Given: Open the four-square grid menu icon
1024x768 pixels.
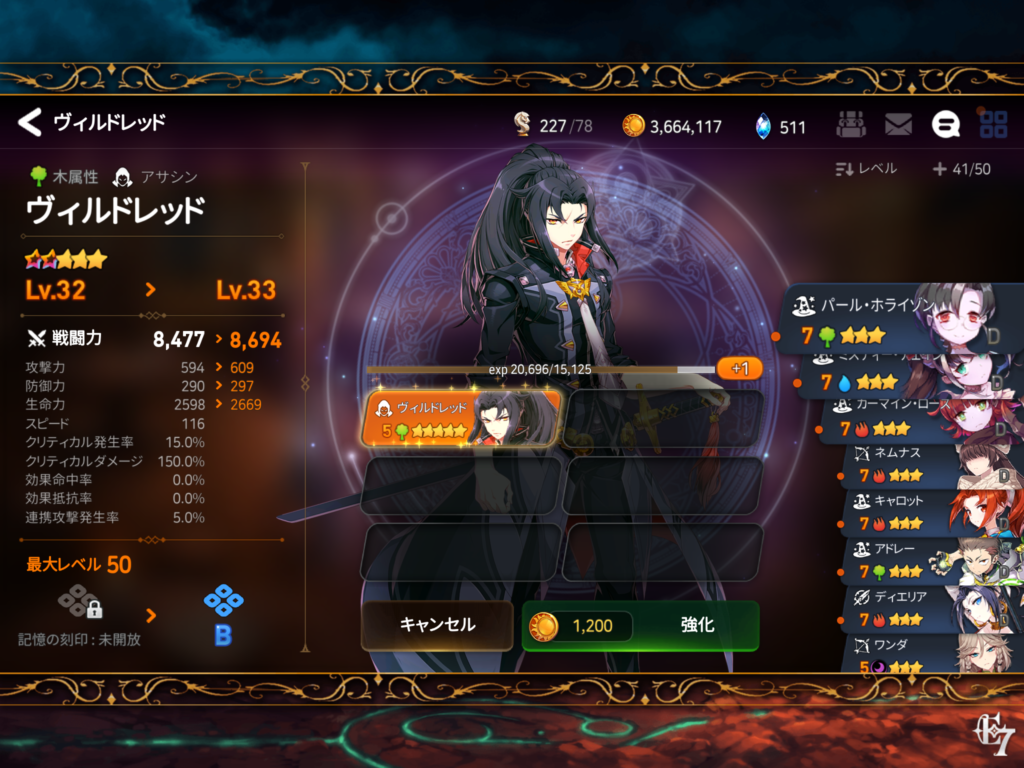Looking at the screenshot, I should (x=993, y=125).
